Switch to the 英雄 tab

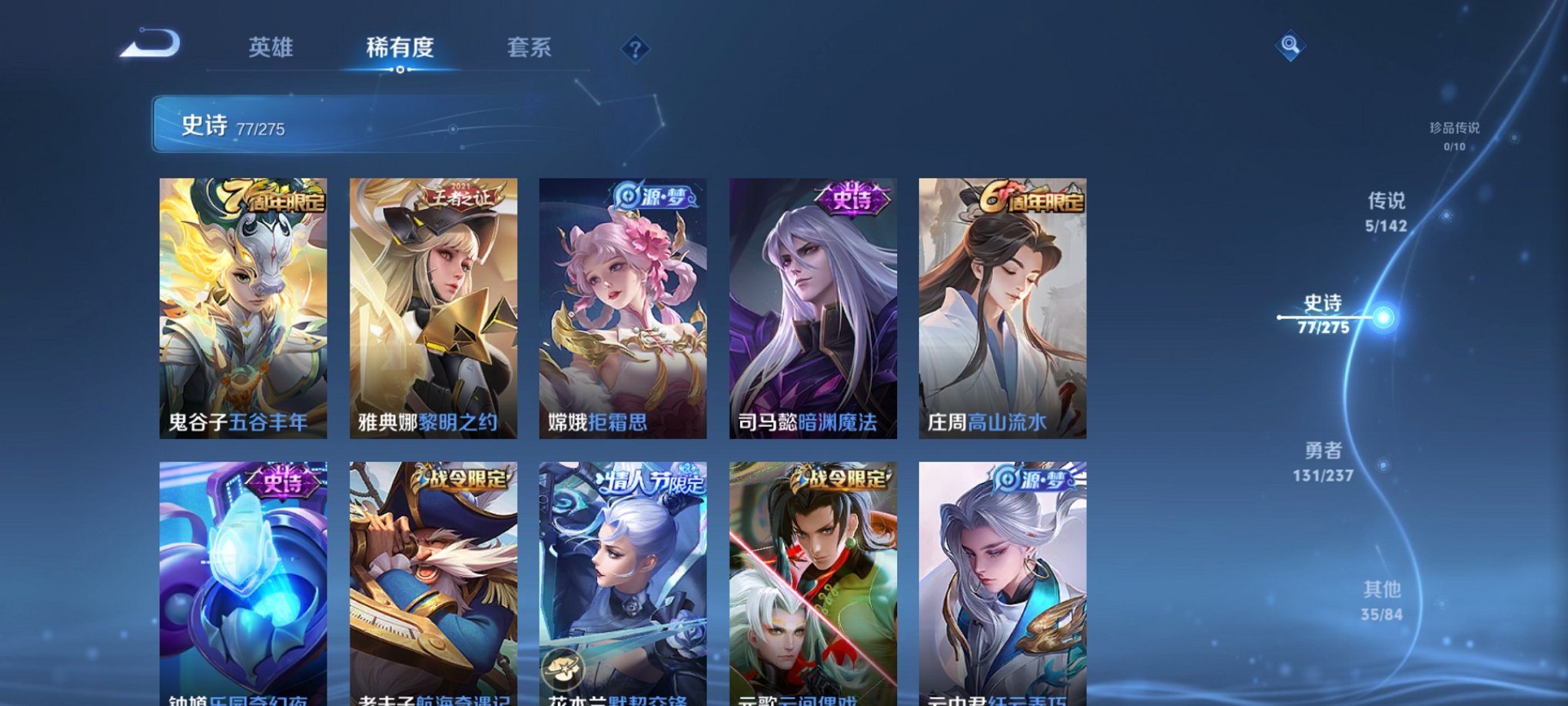[x=273, y=48]
